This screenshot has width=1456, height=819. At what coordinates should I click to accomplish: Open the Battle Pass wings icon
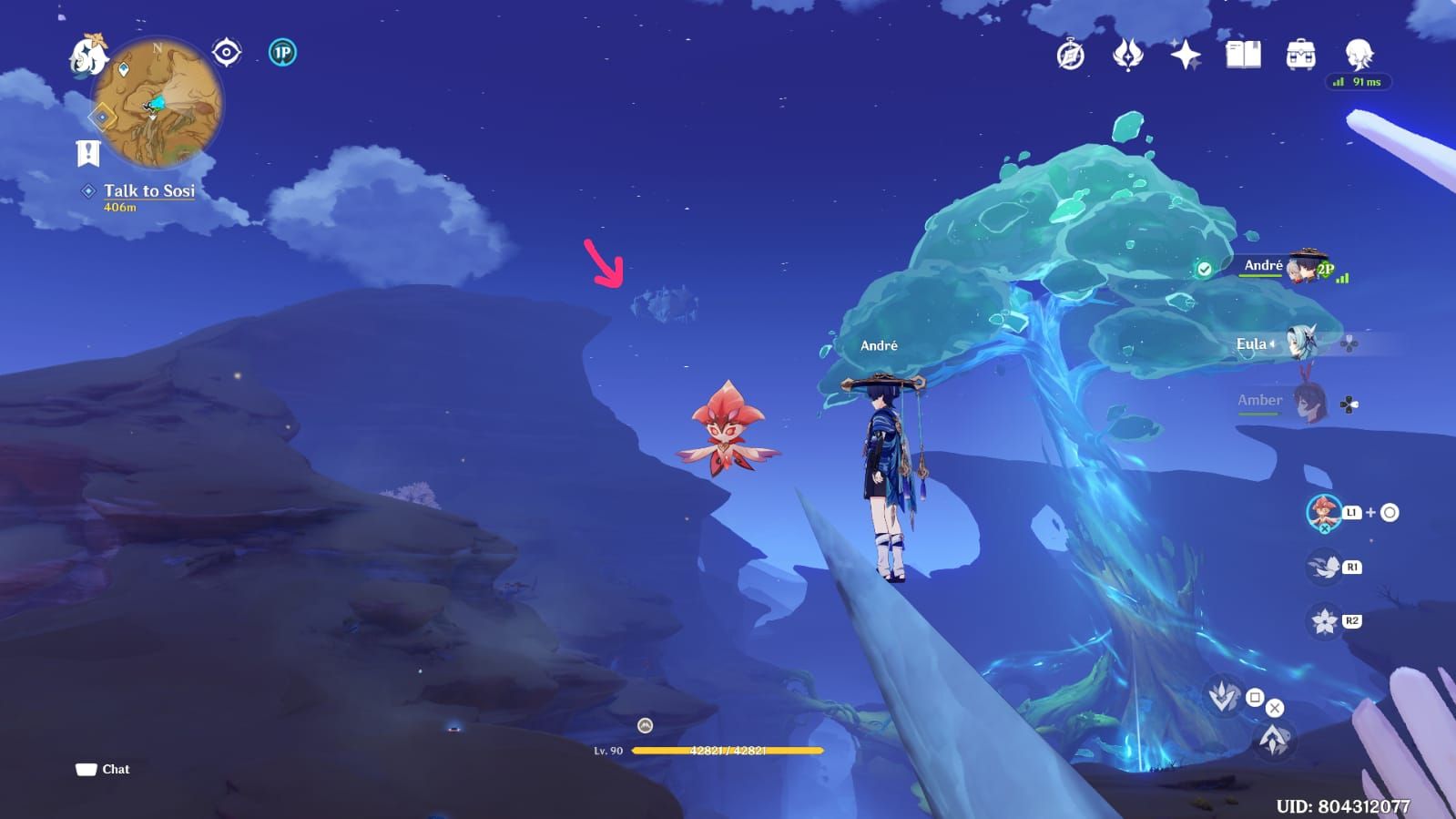pyautogui.click(x=1125, y=55)
